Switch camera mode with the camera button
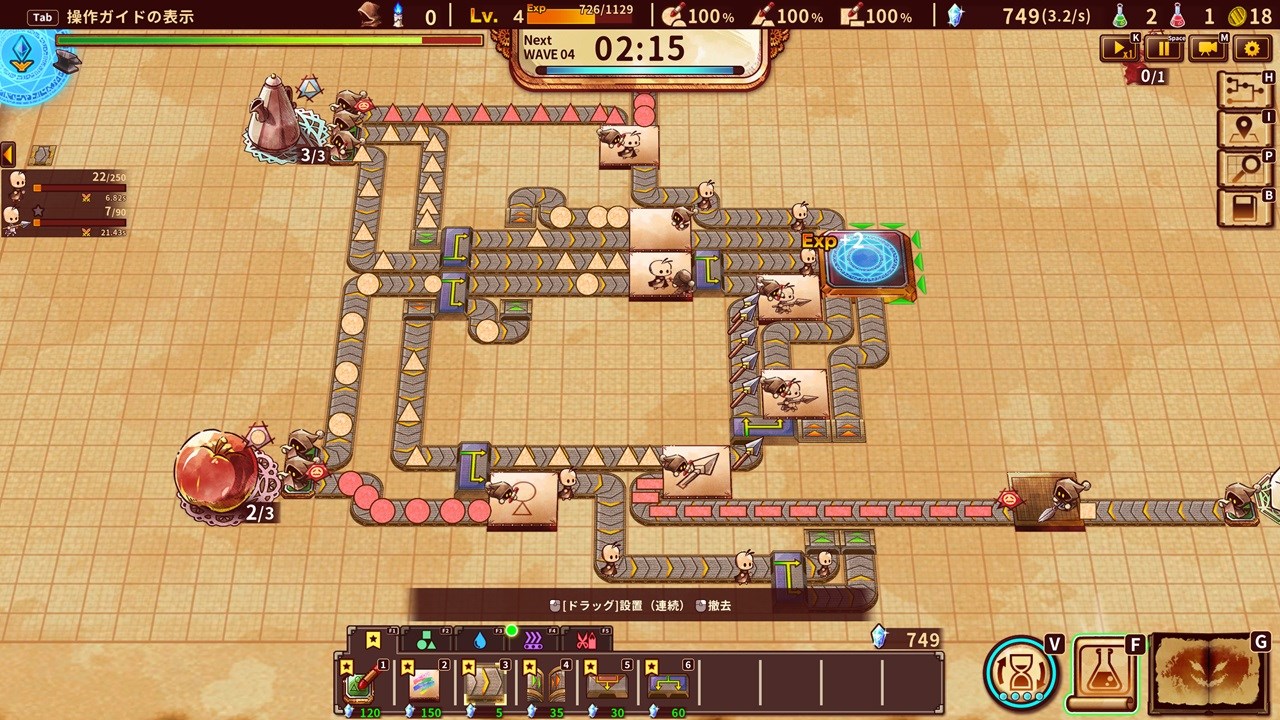Viewport: 1280px width, 720px height. click(1208, 48)
